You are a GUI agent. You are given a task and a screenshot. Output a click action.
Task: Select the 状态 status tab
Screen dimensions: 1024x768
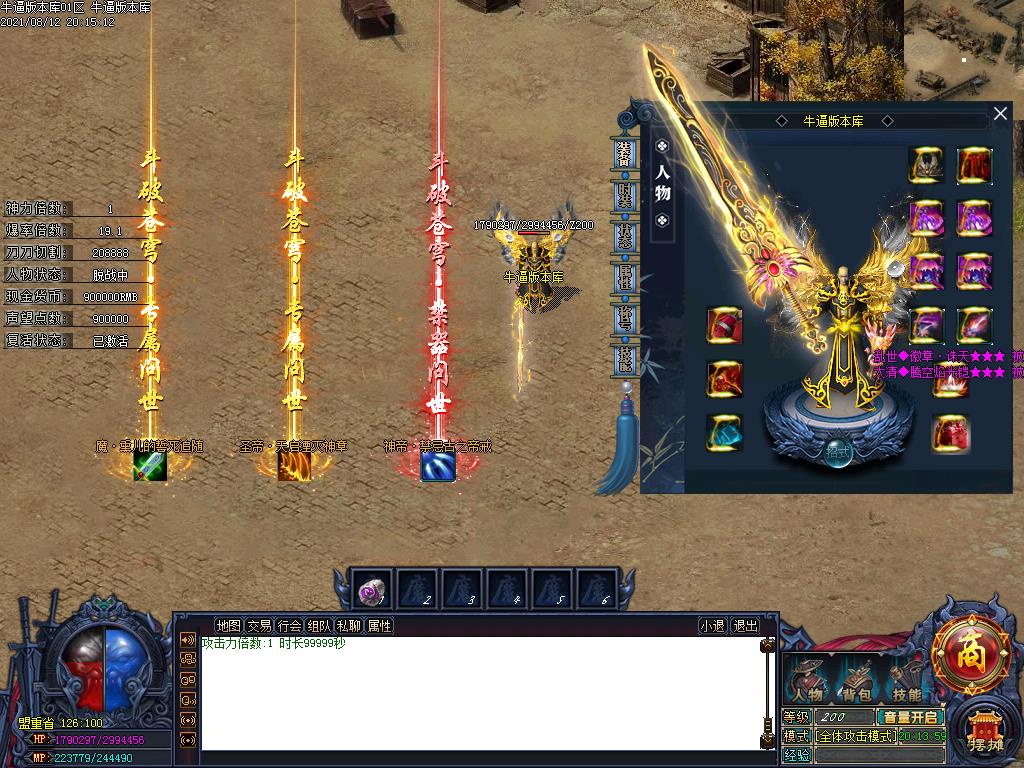pyautogui.click(x=624, y=235)
